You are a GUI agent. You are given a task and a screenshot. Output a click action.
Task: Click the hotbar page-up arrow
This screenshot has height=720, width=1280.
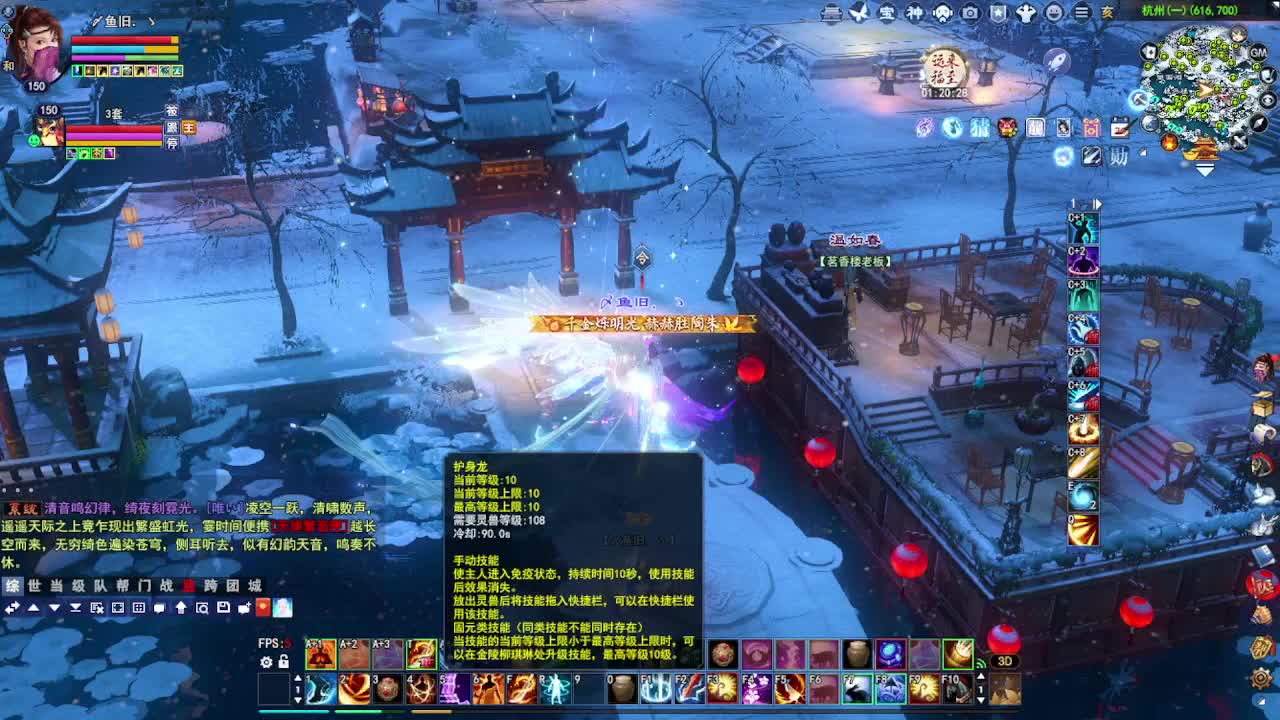click(298, 678)
